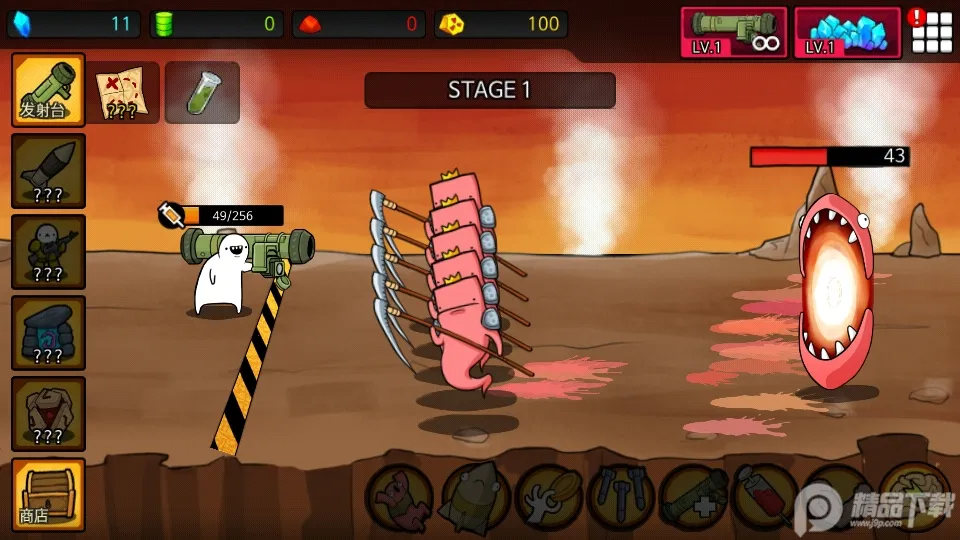This screenshot has width=960, height=540.
Task: Open the locked treasure map tab
Action: pyautogui.click(x=123, y=92)
